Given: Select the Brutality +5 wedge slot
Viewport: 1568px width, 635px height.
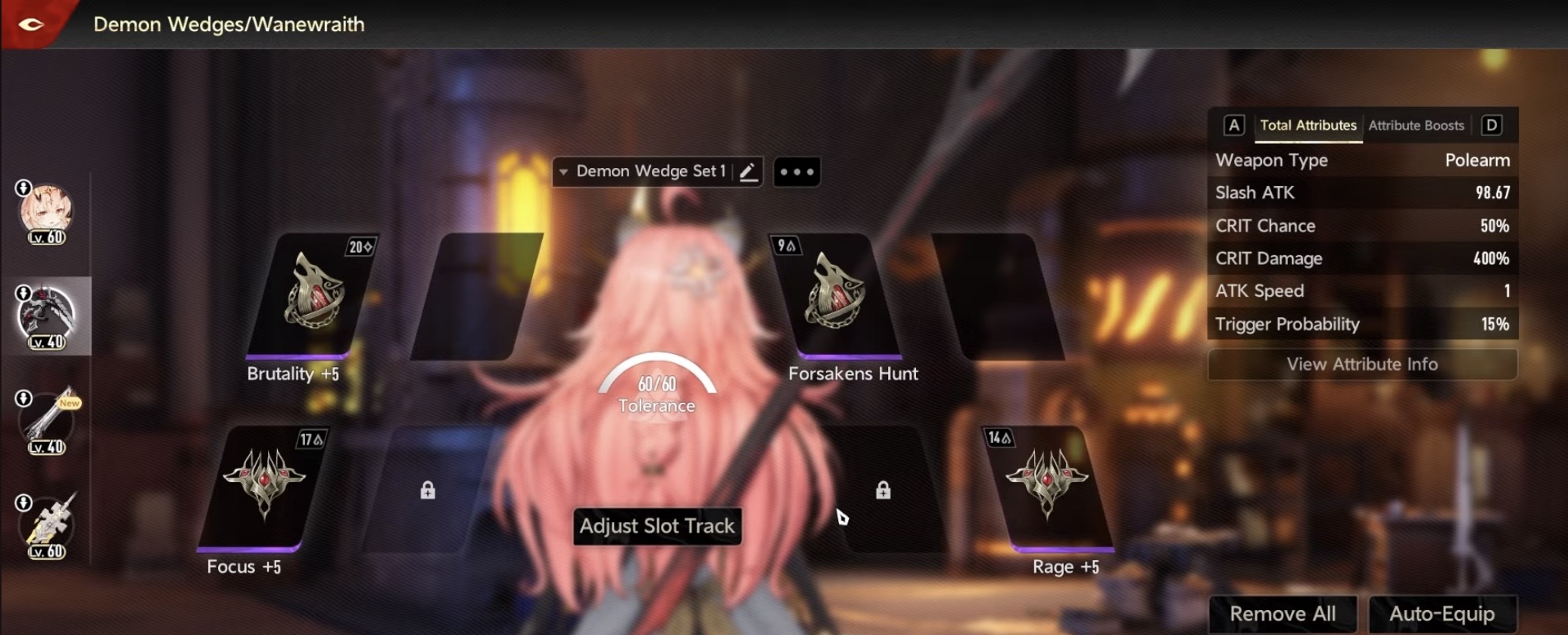Looking at the screenshot, I should click(x=312, y=295).
